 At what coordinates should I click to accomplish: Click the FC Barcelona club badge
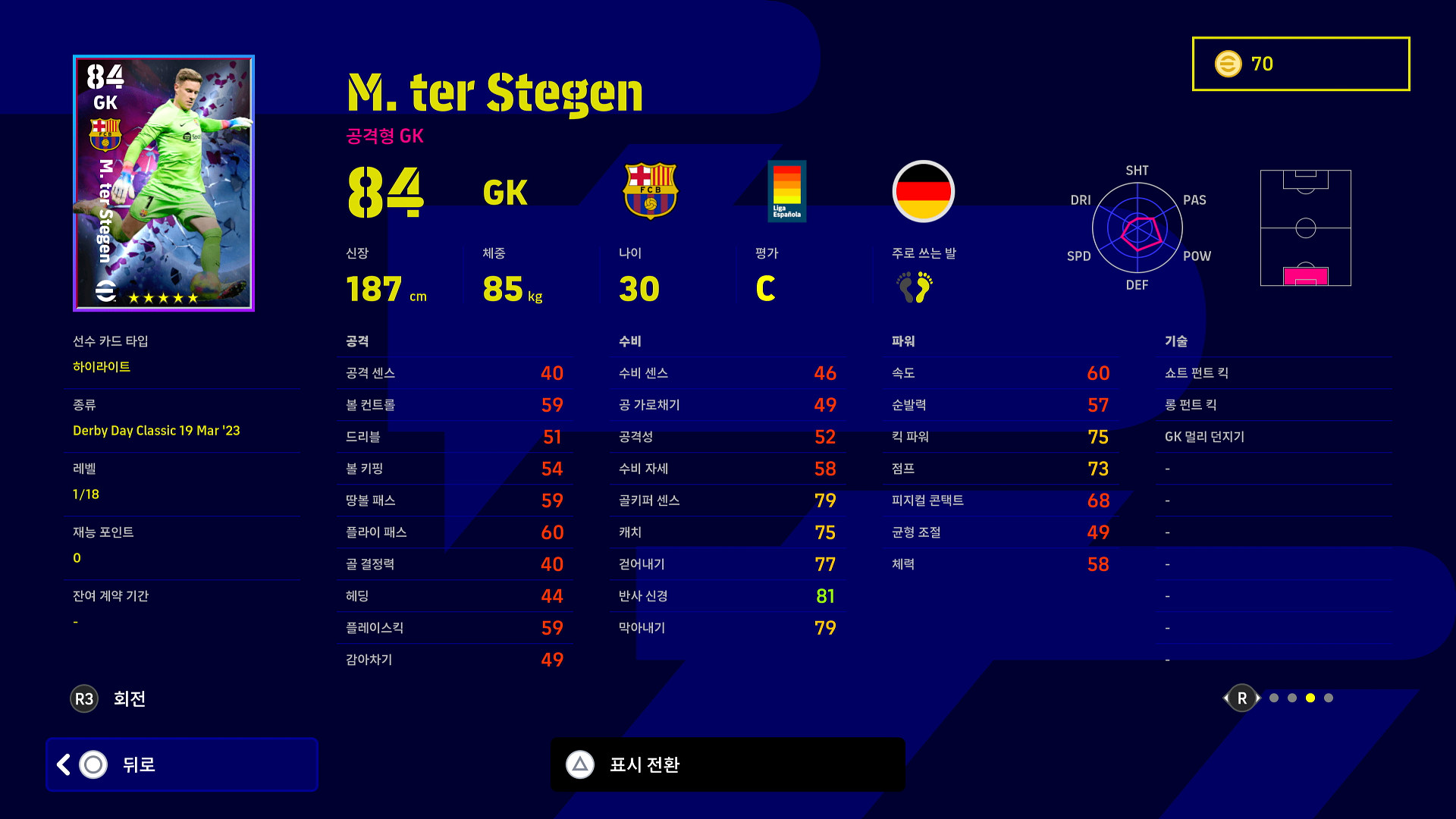click(651, 191)
